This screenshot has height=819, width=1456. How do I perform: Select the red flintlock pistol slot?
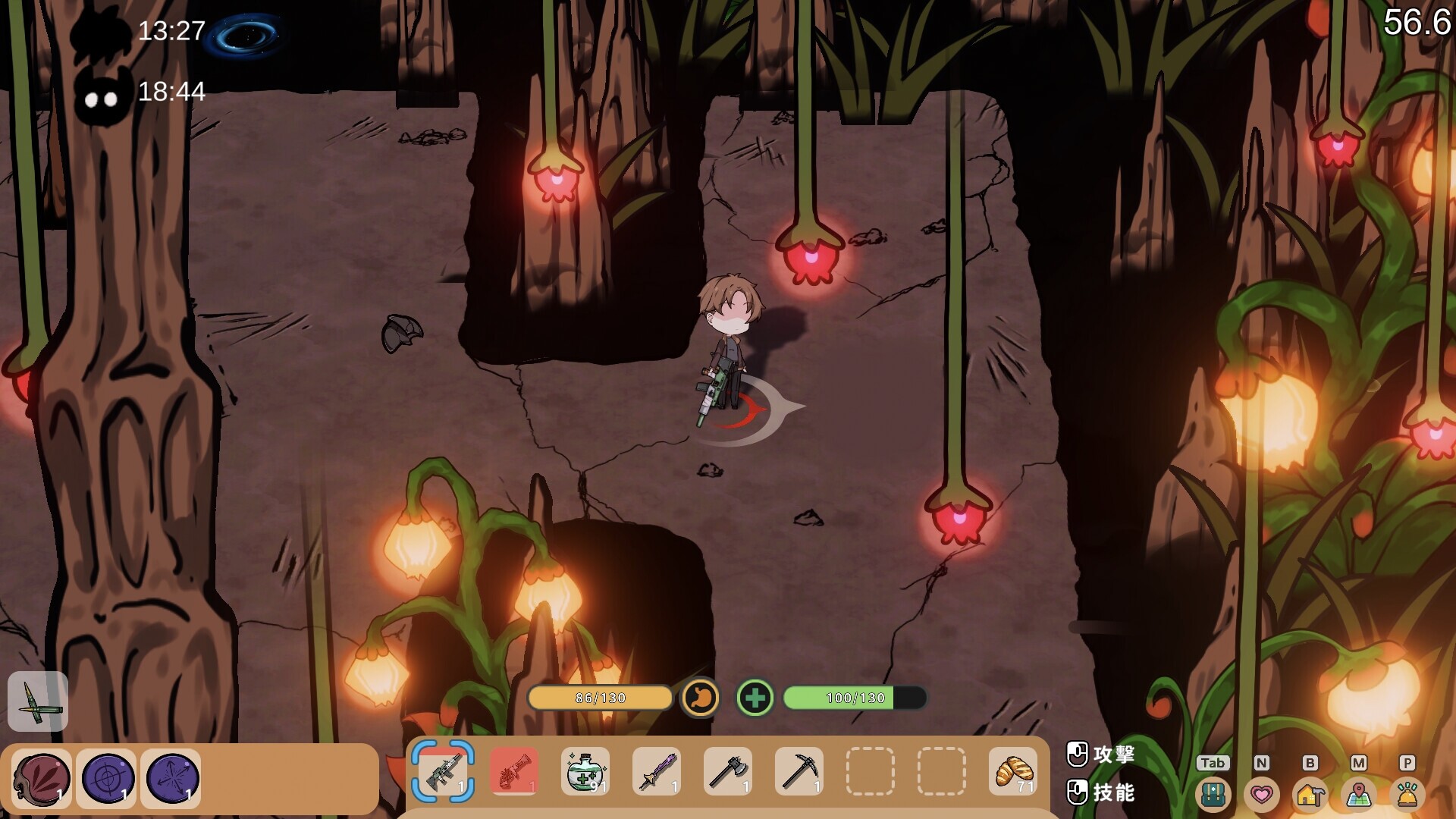(514, 771)
